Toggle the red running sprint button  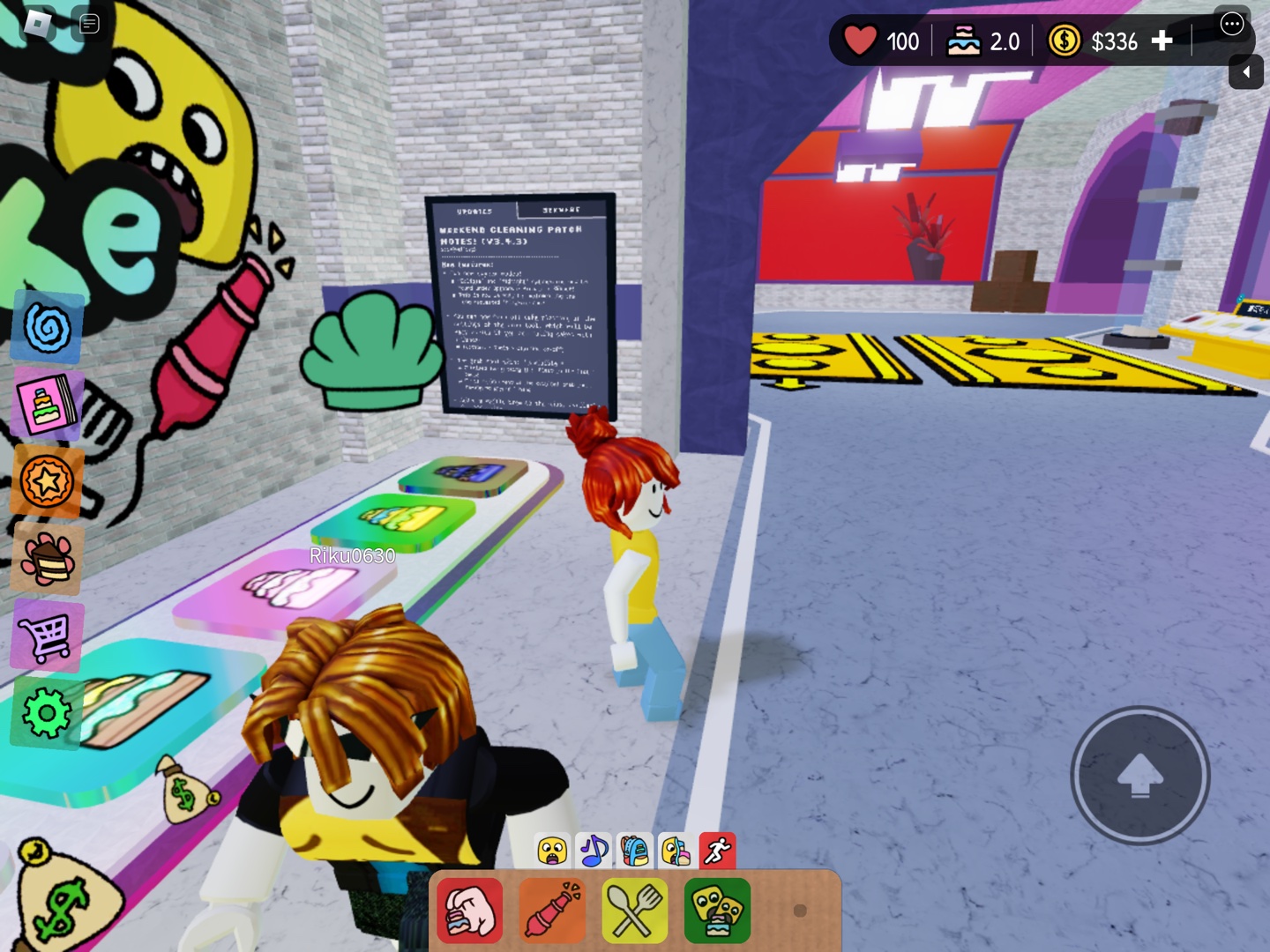tap(718, 852)
